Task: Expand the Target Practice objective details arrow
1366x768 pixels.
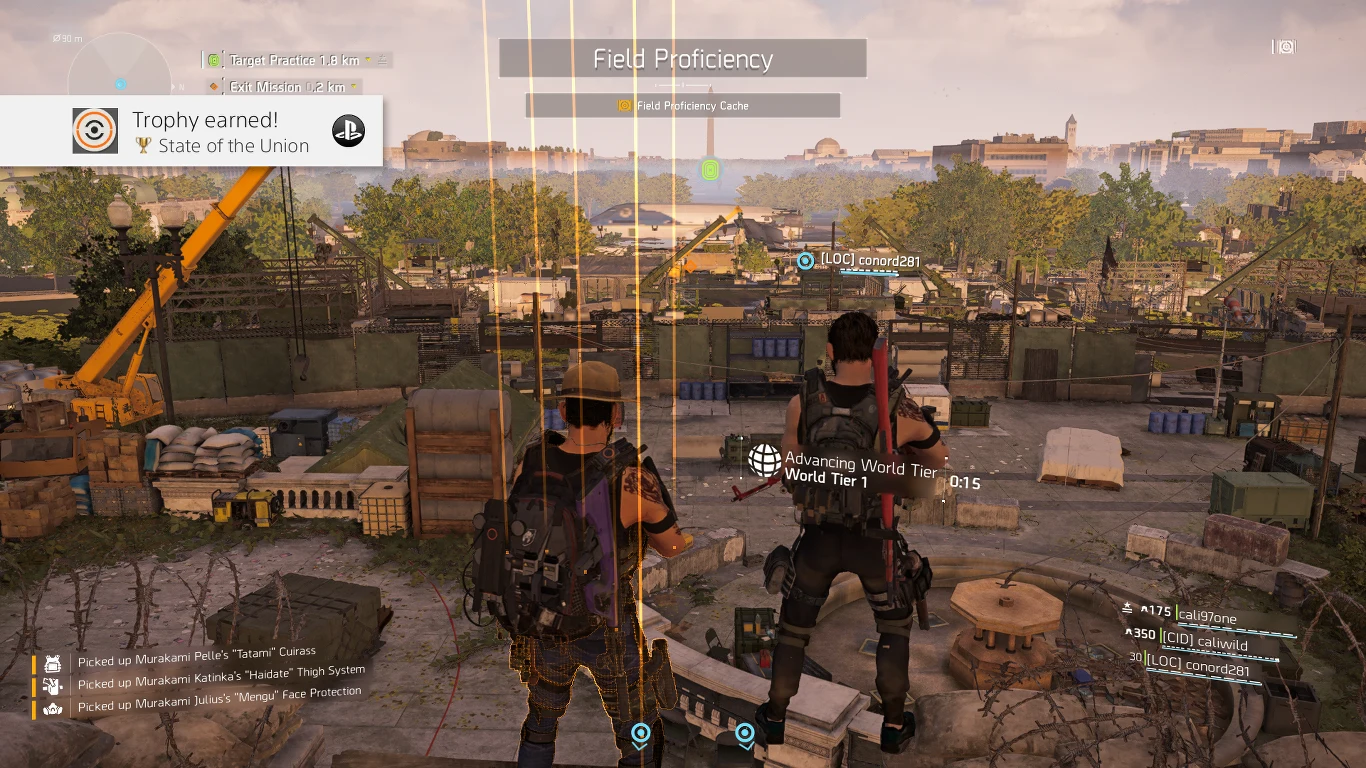Action: (x=368, y=60)
